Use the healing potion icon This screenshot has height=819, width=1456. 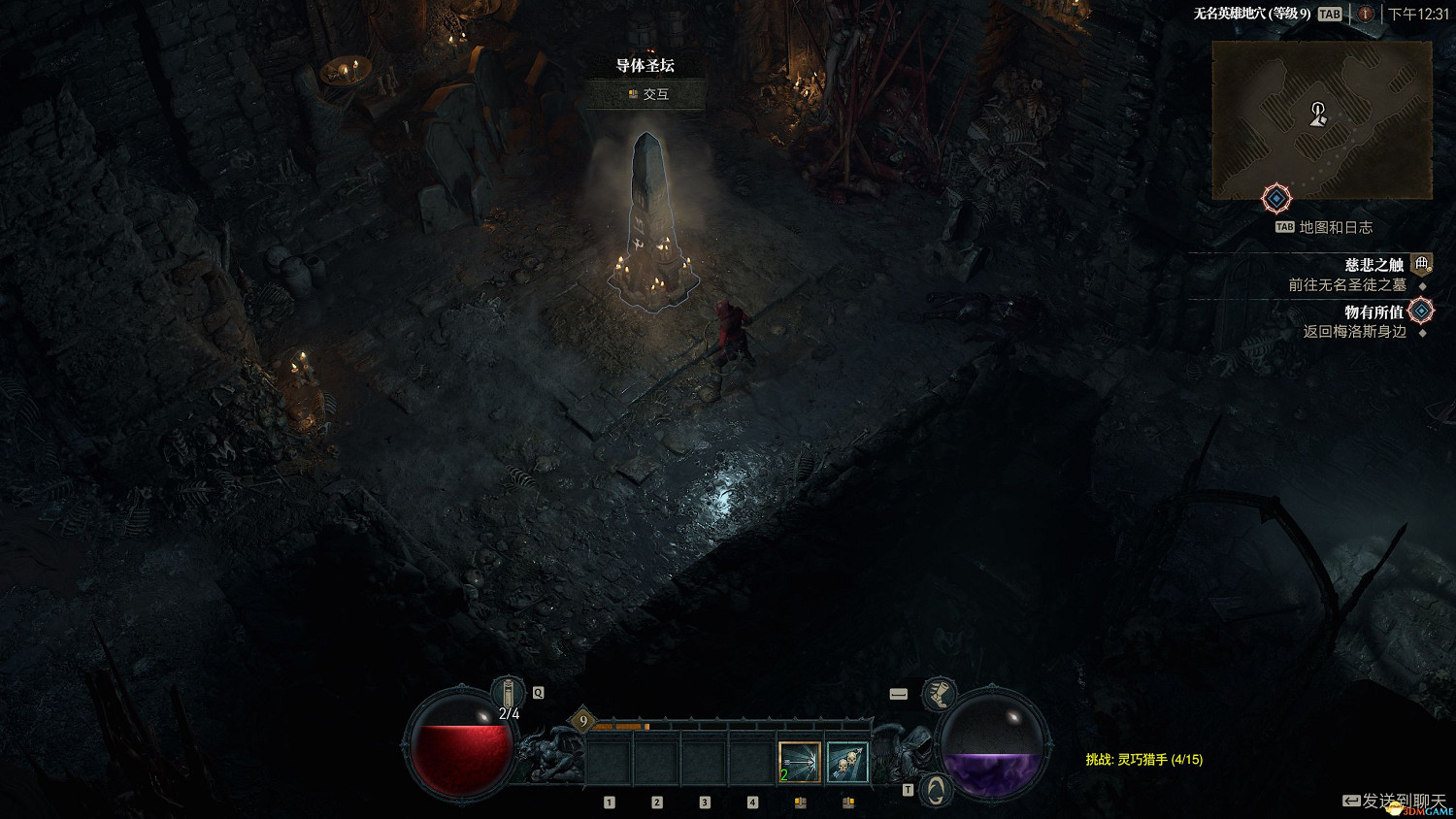[x=508, y=693]
